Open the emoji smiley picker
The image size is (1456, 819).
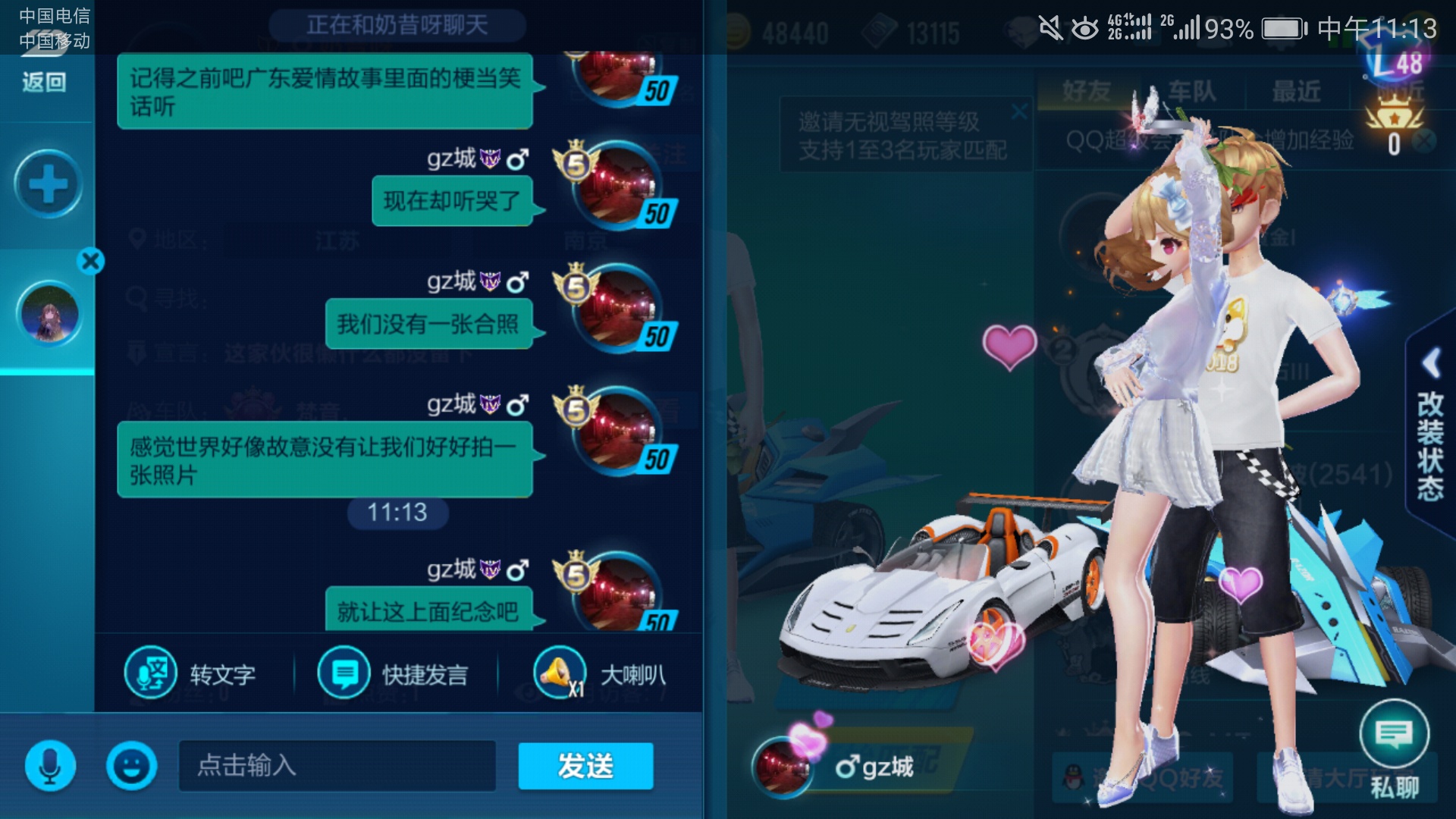[133, 766]
